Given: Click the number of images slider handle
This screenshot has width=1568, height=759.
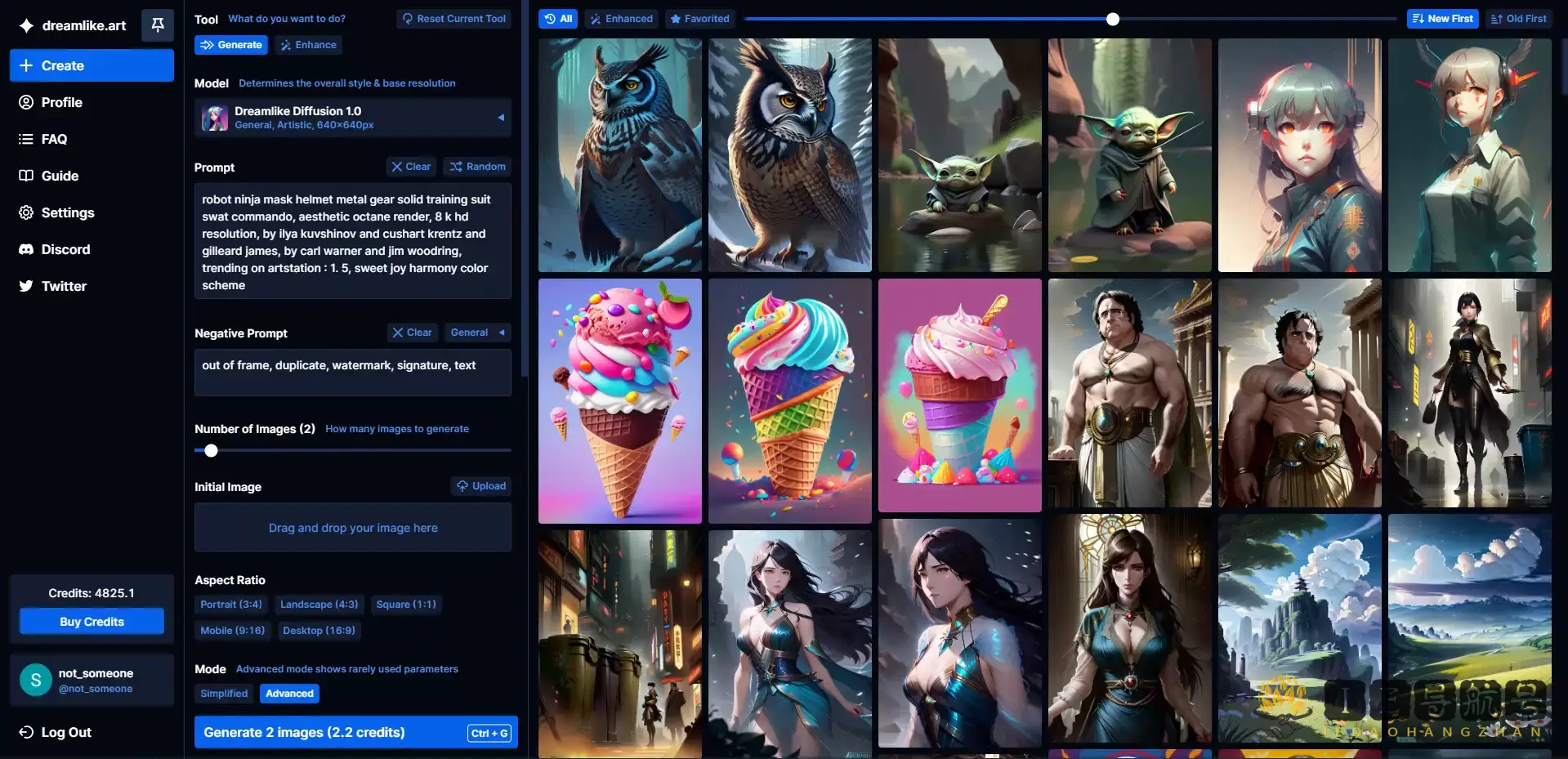Looking at the screenshot, I should 211,450.
